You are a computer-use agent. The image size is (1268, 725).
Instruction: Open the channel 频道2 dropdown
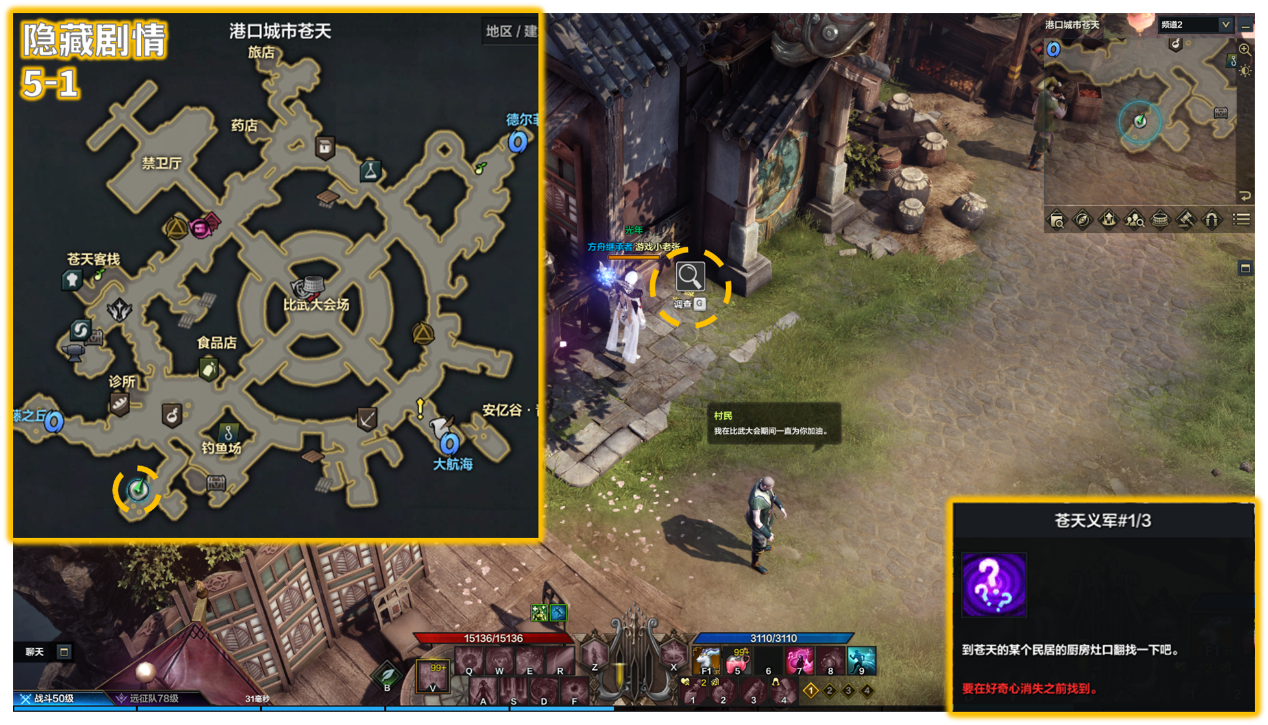(1225, 24)
